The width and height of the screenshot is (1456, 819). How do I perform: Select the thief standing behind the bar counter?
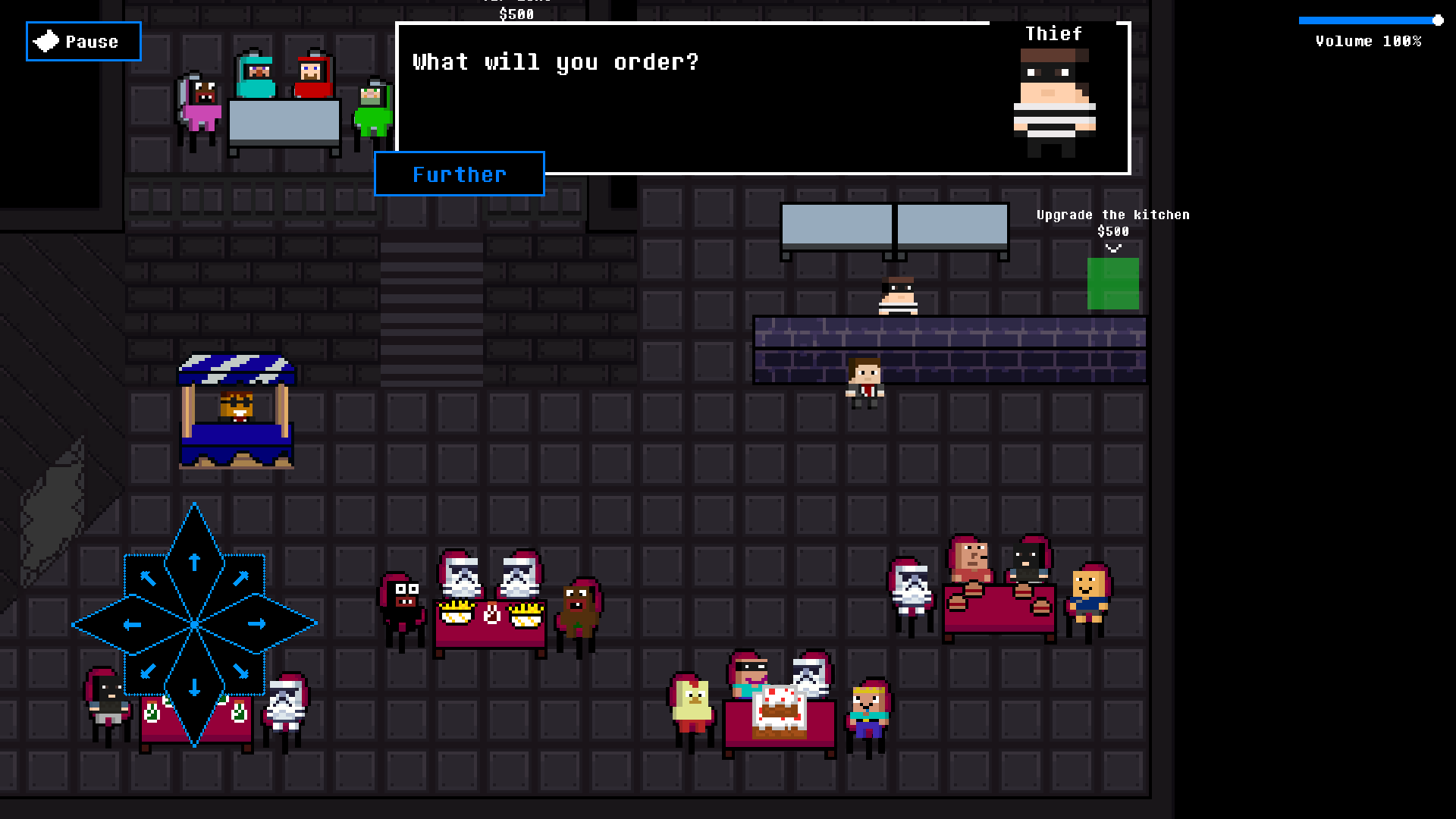tap(898, 296)
